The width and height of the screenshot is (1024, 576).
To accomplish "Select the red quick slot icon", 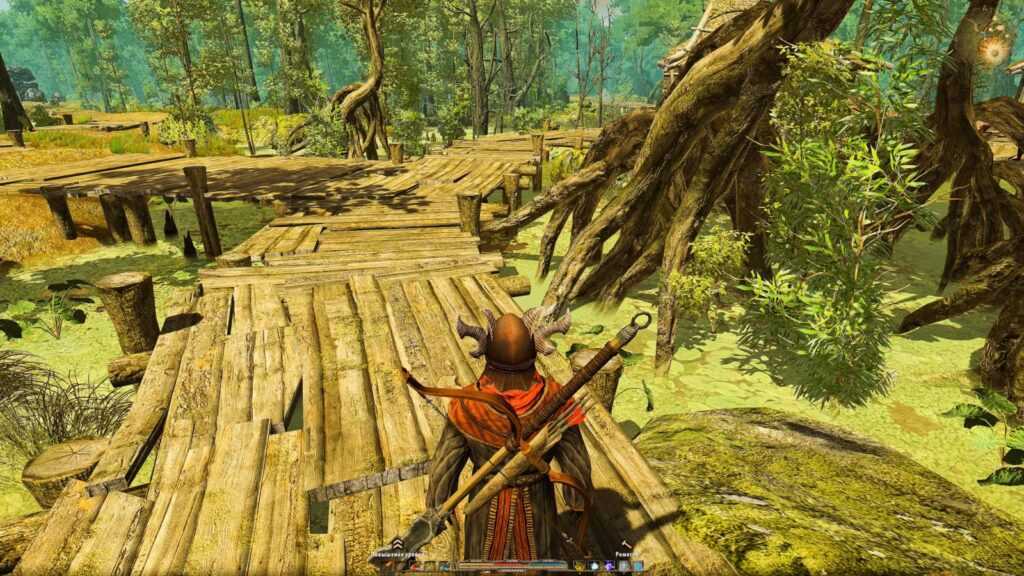I will pyautogui.click(x=414, y=566).
